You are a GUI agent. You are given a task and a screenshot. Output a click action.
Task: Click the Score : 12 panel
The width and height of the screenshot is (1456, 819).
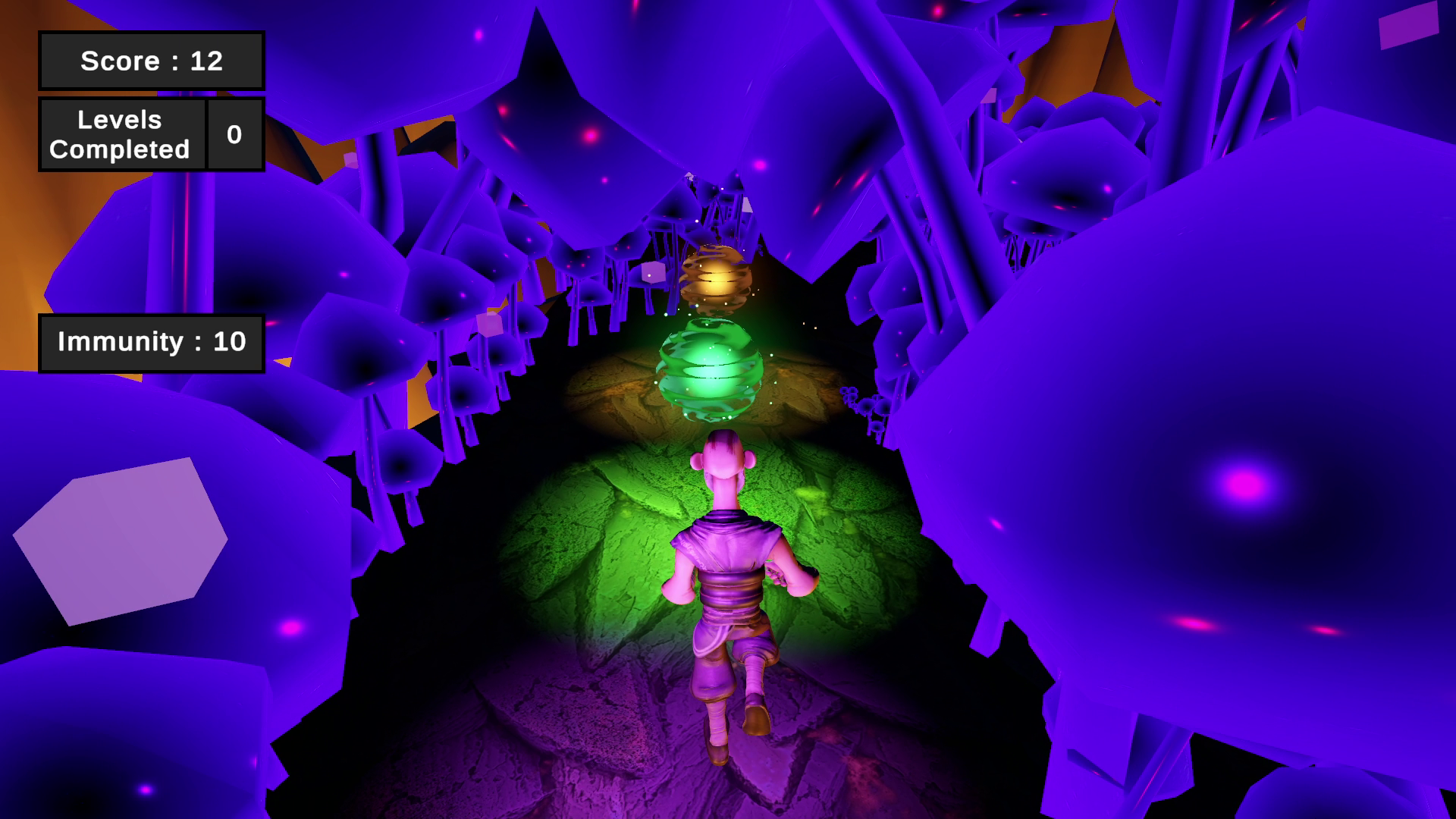(x=151, y=61)
